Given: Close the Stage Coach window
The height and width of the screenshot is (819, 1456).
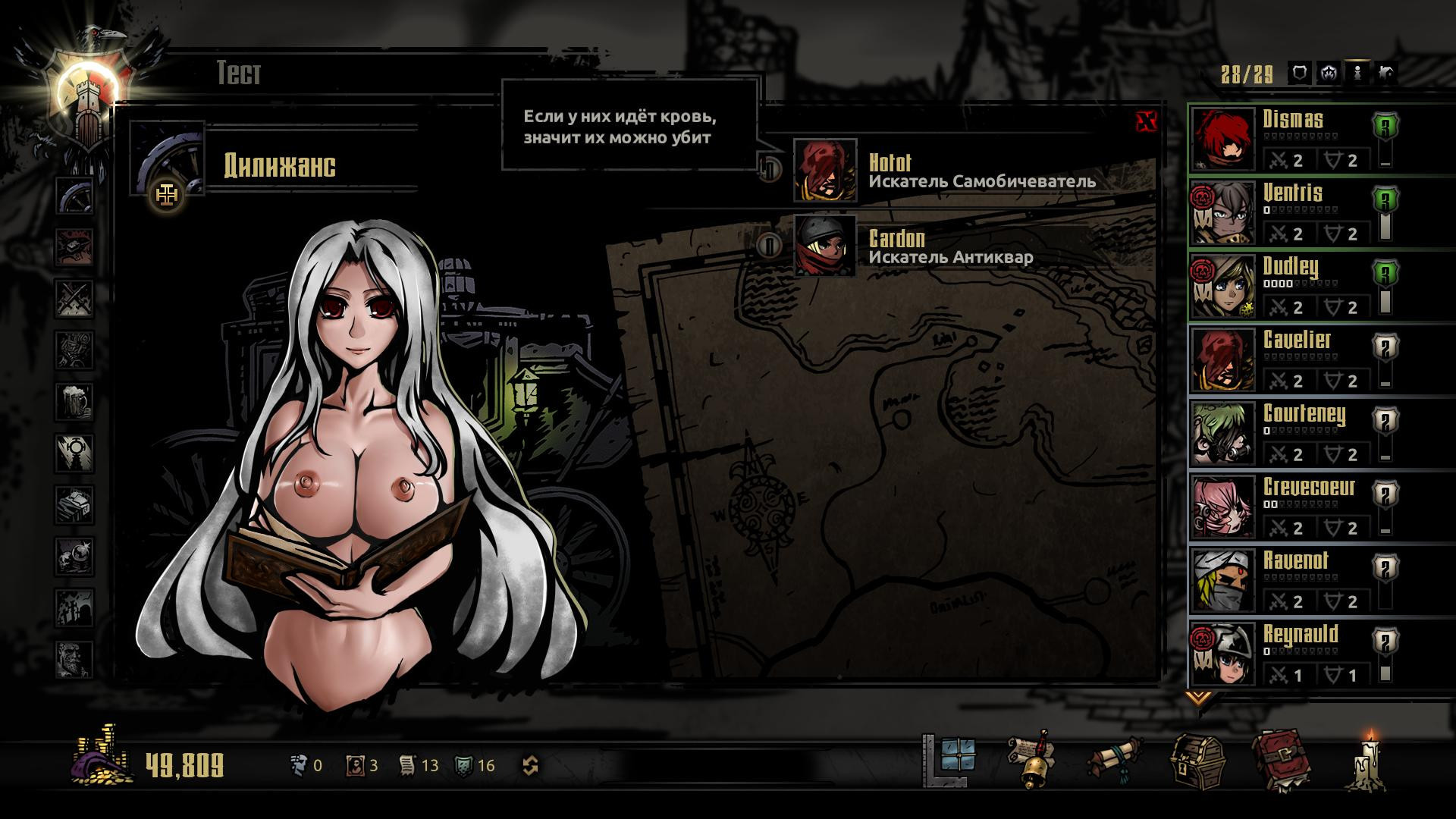Looking at the screenshot, I should click(1147, 121).
